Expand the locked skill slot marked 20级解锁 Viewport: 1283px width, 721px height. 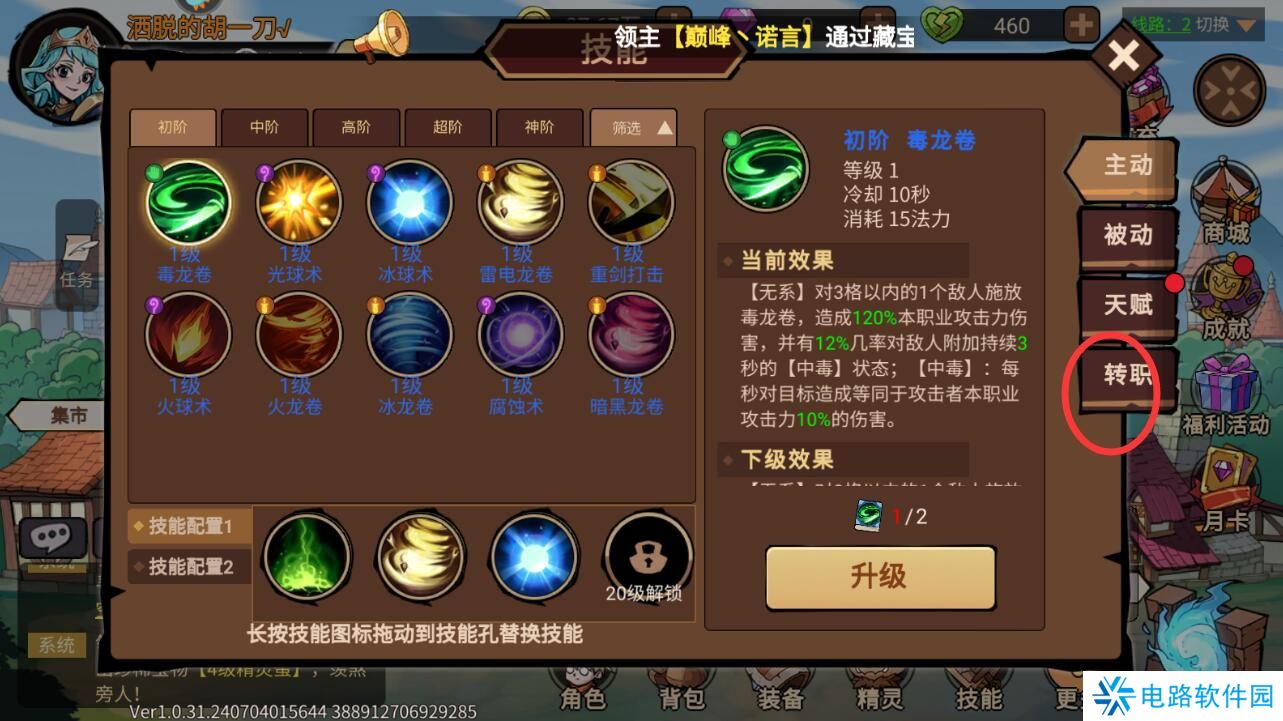tap(647, 555)
